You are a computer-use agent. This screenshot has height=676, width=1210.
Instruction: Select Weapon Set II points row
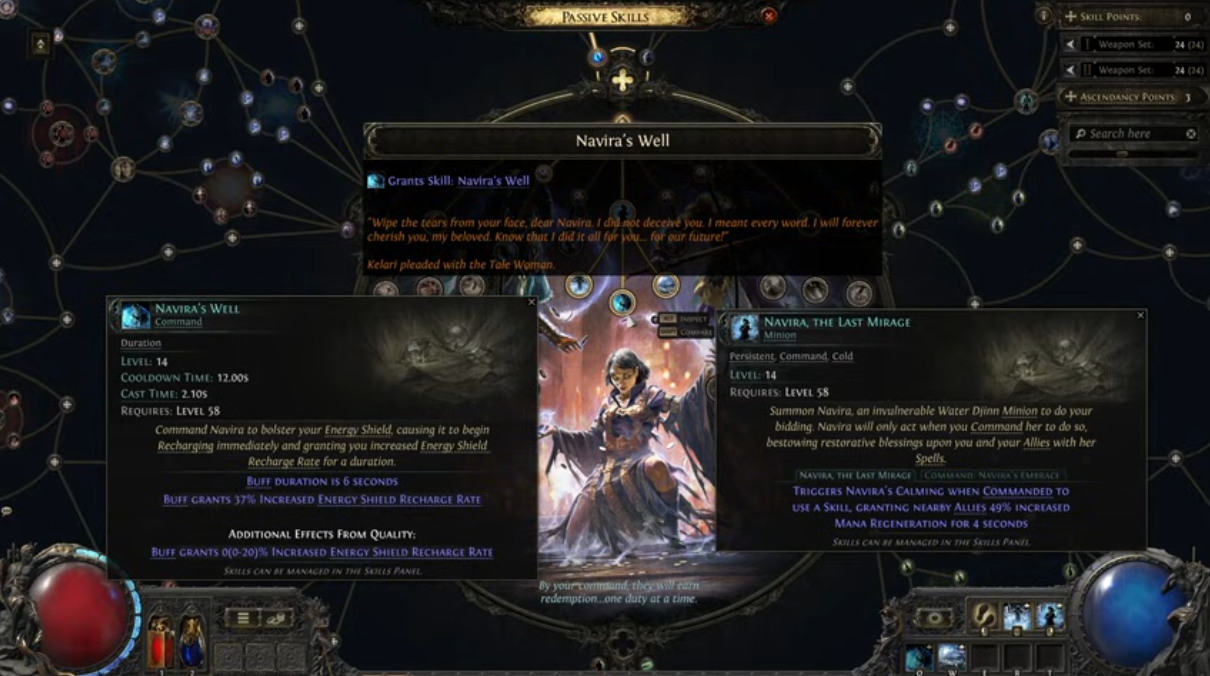(x=1132, y=70)
